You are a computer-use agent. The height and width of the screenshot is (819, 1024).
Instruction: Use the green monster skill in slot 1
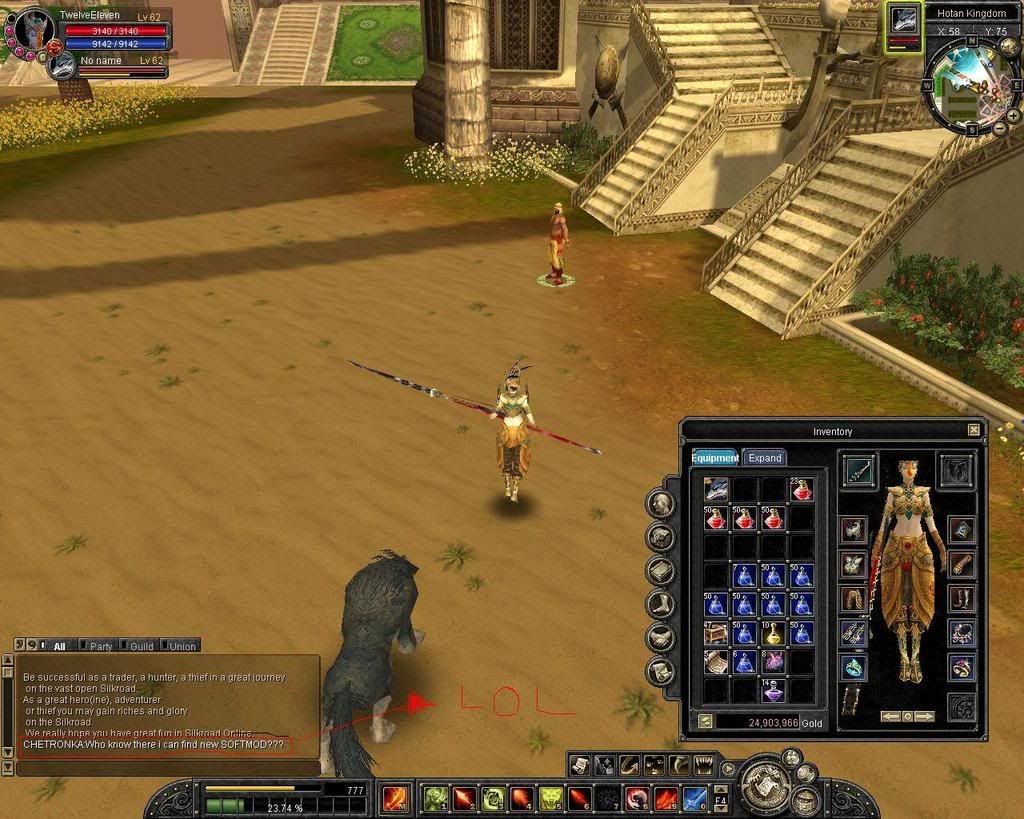(436, 799)
